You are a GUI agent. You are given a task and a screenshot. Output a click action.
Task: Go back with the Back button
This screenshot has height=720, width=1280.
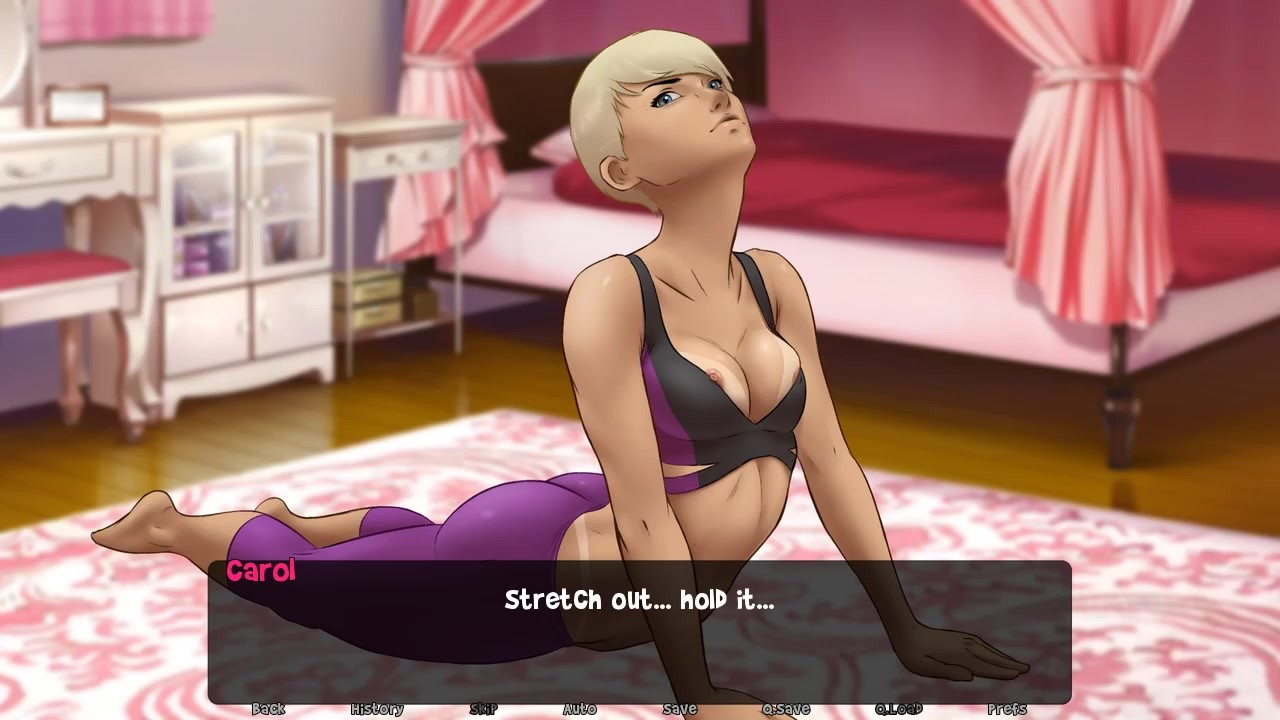268,709
